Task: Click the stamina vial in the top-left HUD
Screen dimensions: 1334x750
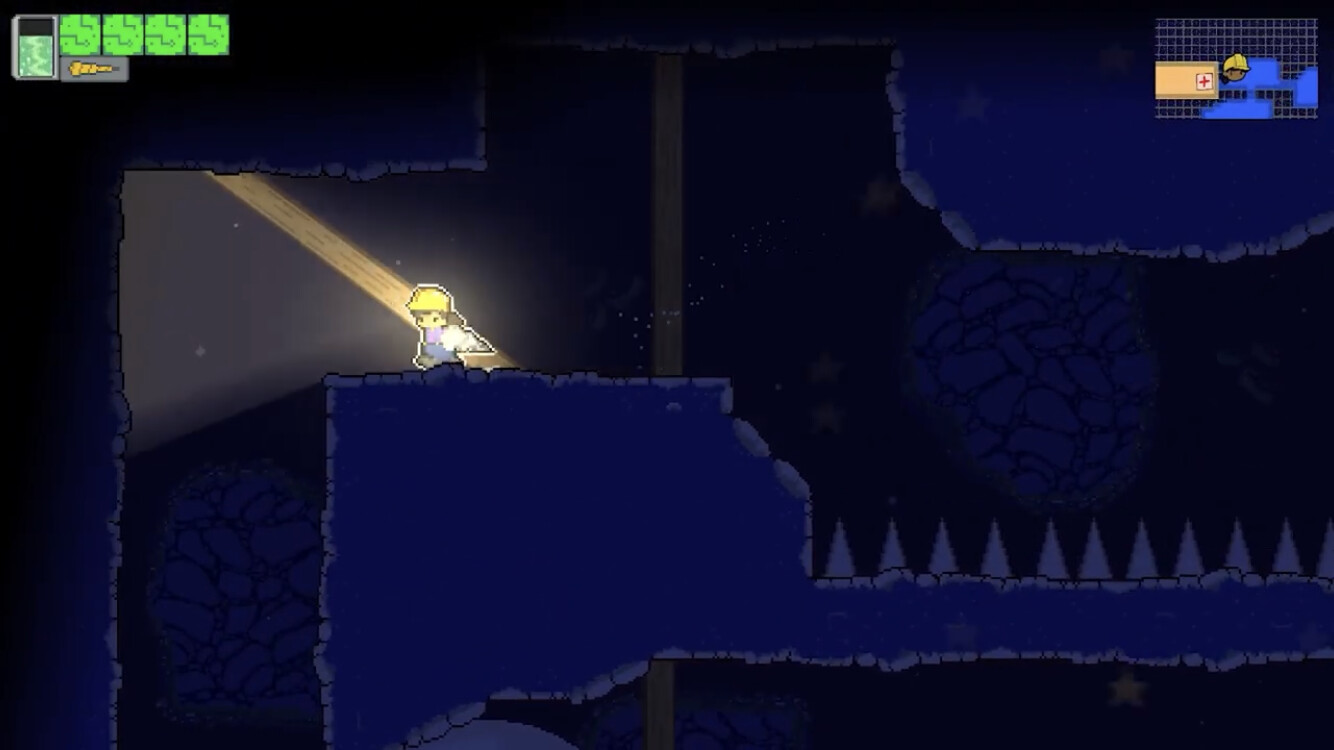Action: 35,47
